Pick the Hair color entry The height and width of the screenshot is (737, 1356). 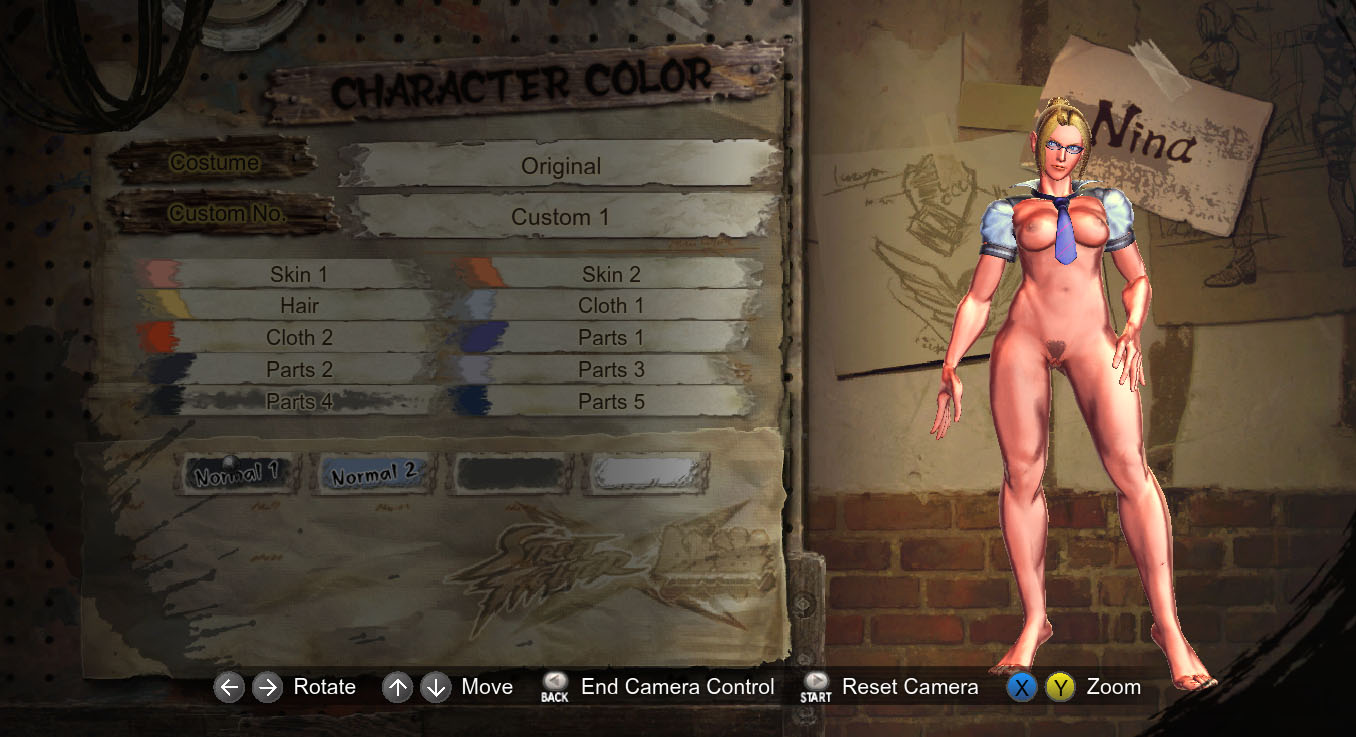coord(298,306)
